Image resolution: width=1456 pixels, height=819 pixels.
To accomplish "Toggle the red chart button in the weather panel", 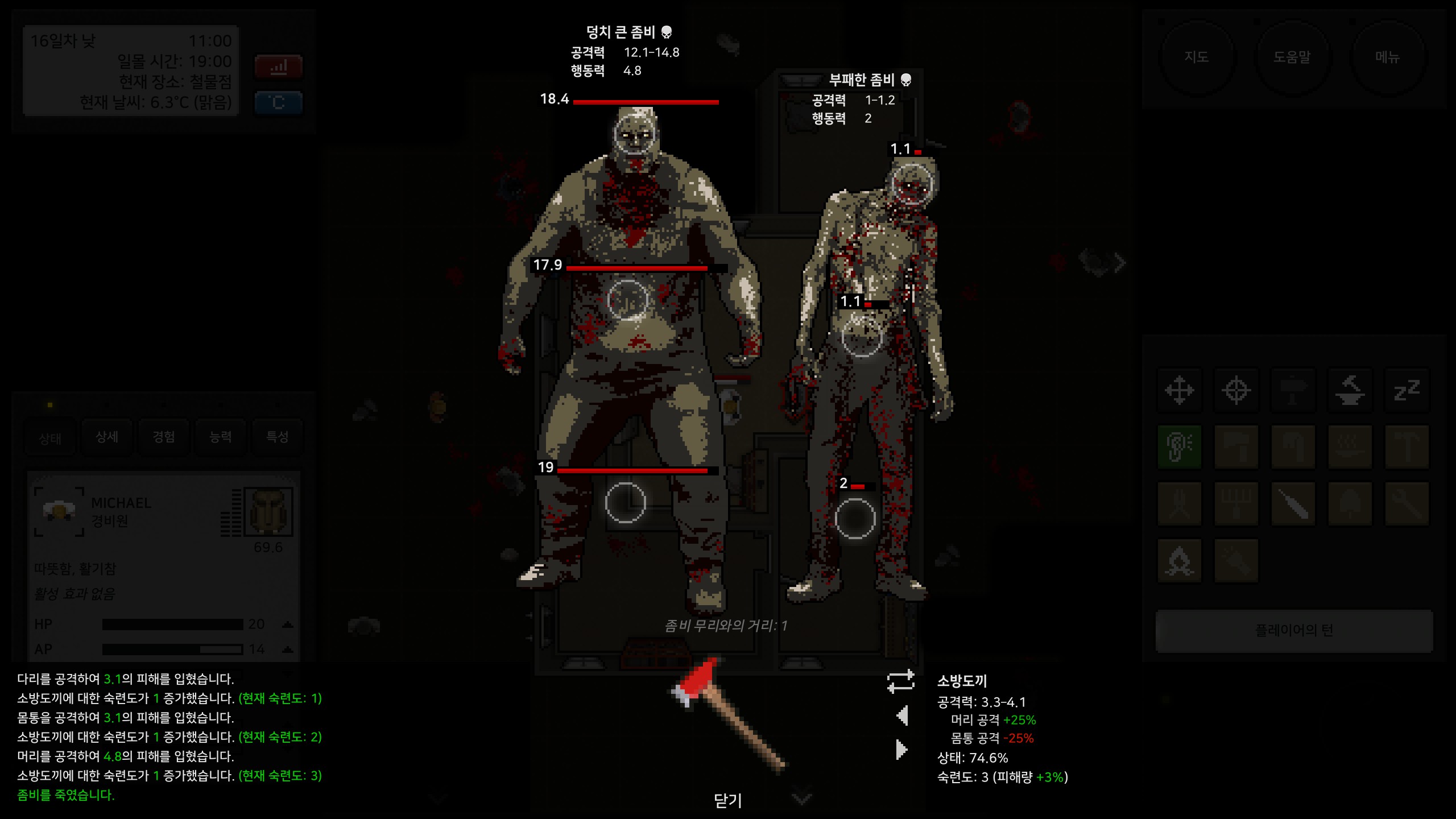I will click(278, 67).
